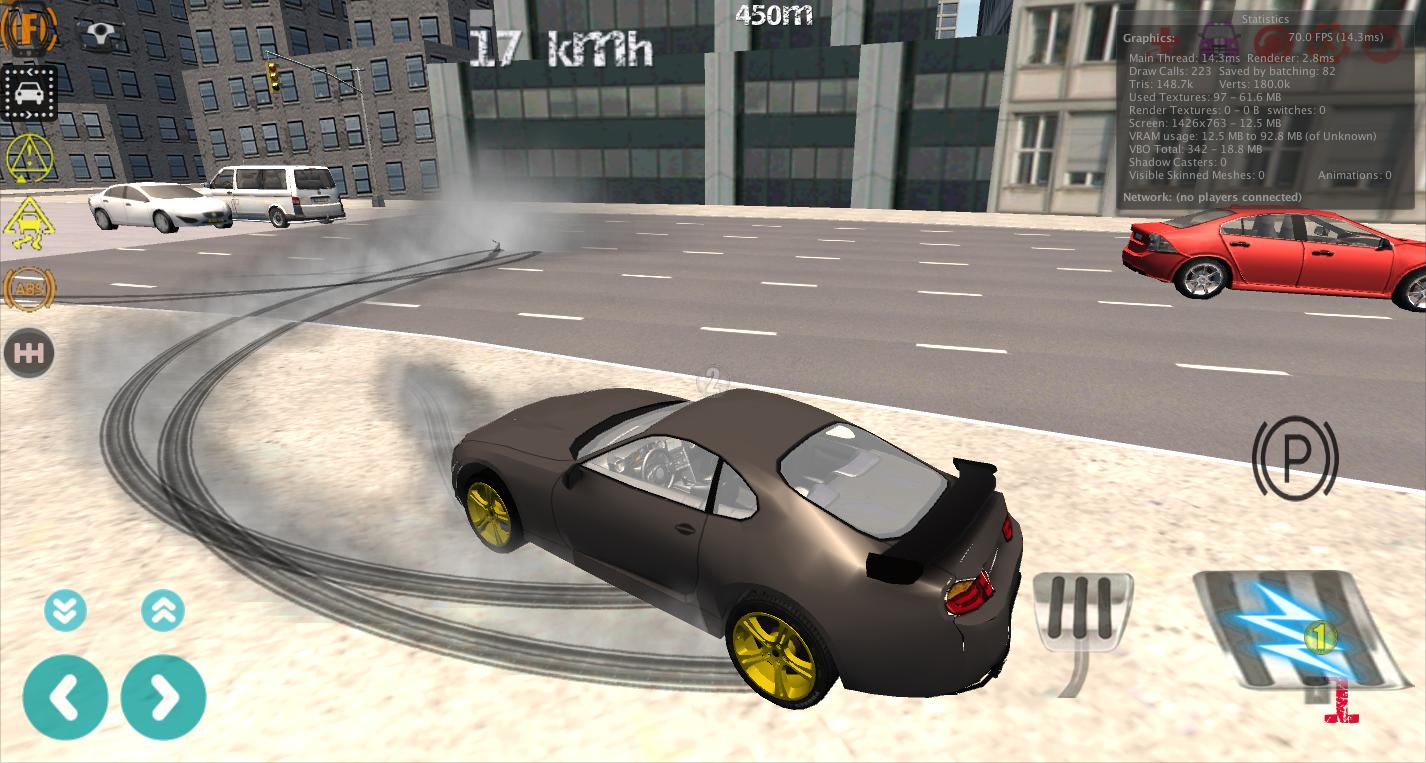Screen dimensions: 1426x763
Task: Toggle the yellow ESP skid-control icon
Action: (29, 223)
